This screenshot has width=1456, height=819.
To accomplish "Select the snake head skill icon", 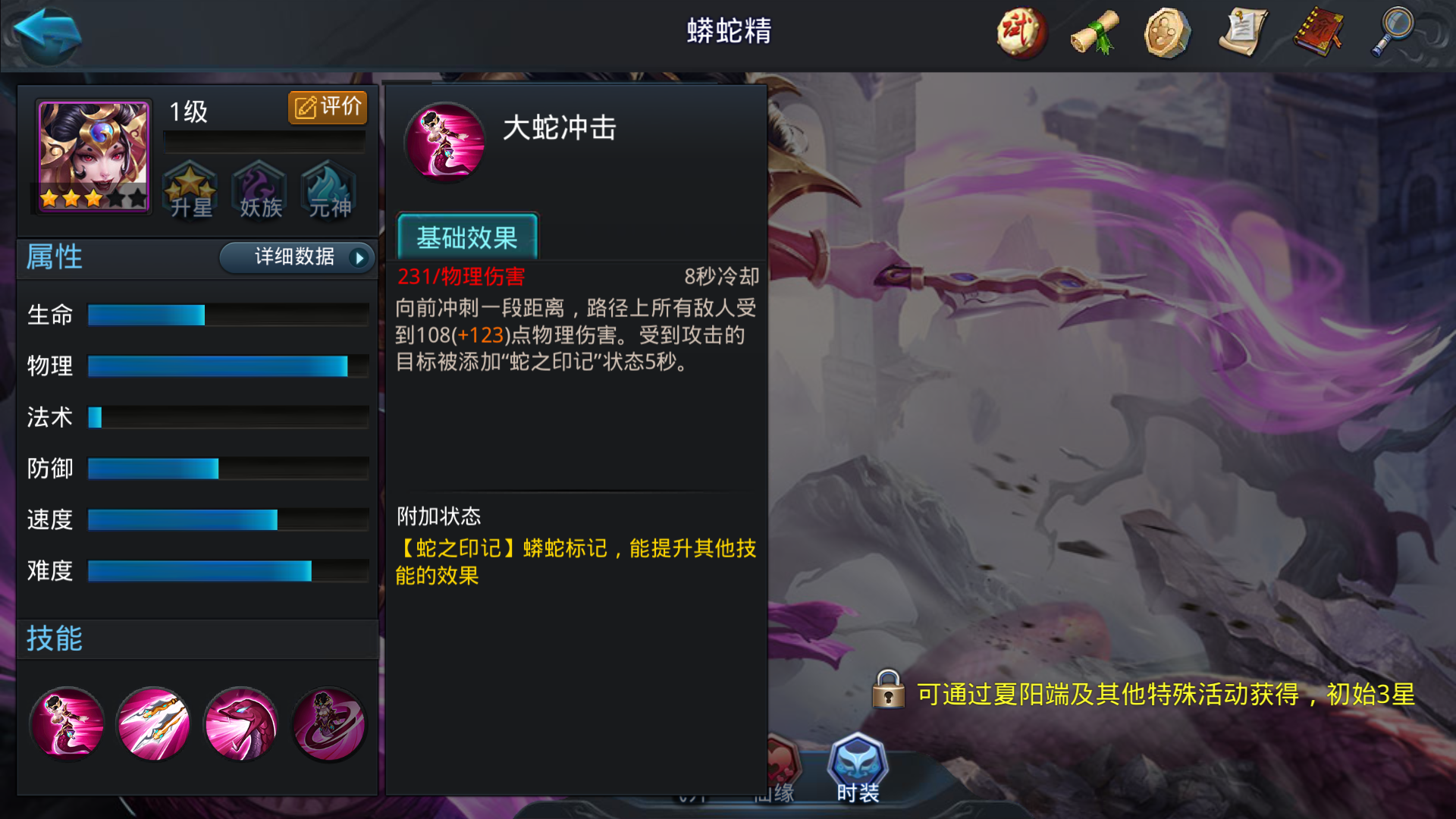I will coord(241,724).
